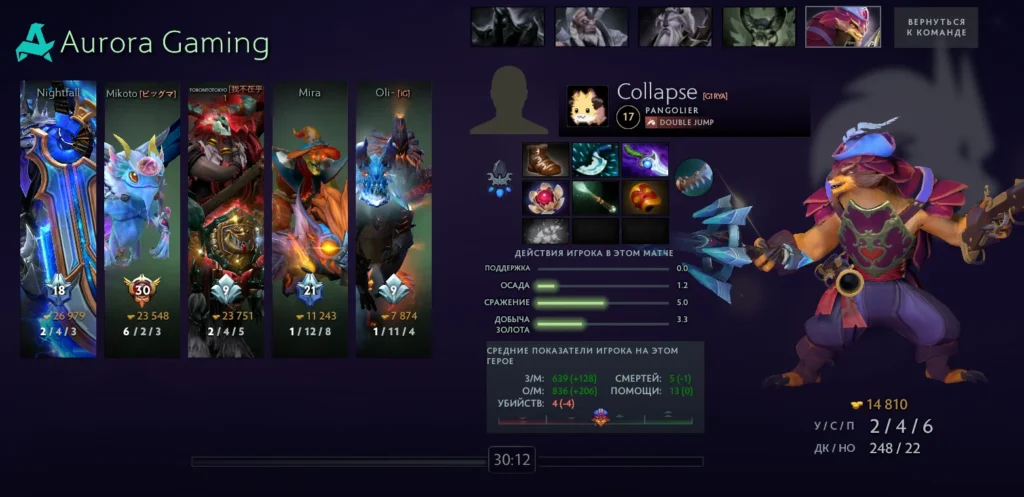Select the brown boots item slot

(x=546, y=160)
